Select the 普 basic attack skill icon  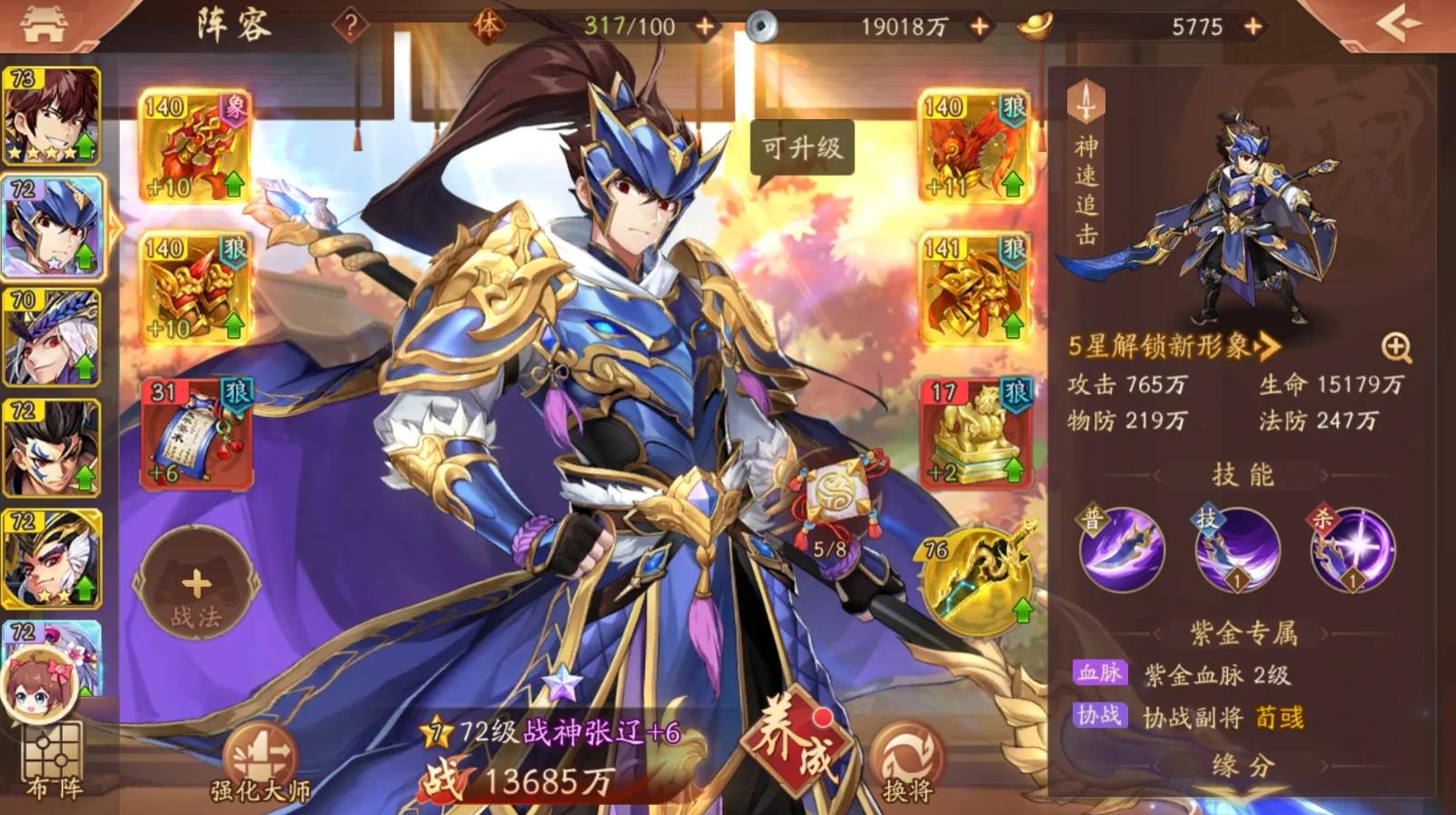click(1121, 550)
